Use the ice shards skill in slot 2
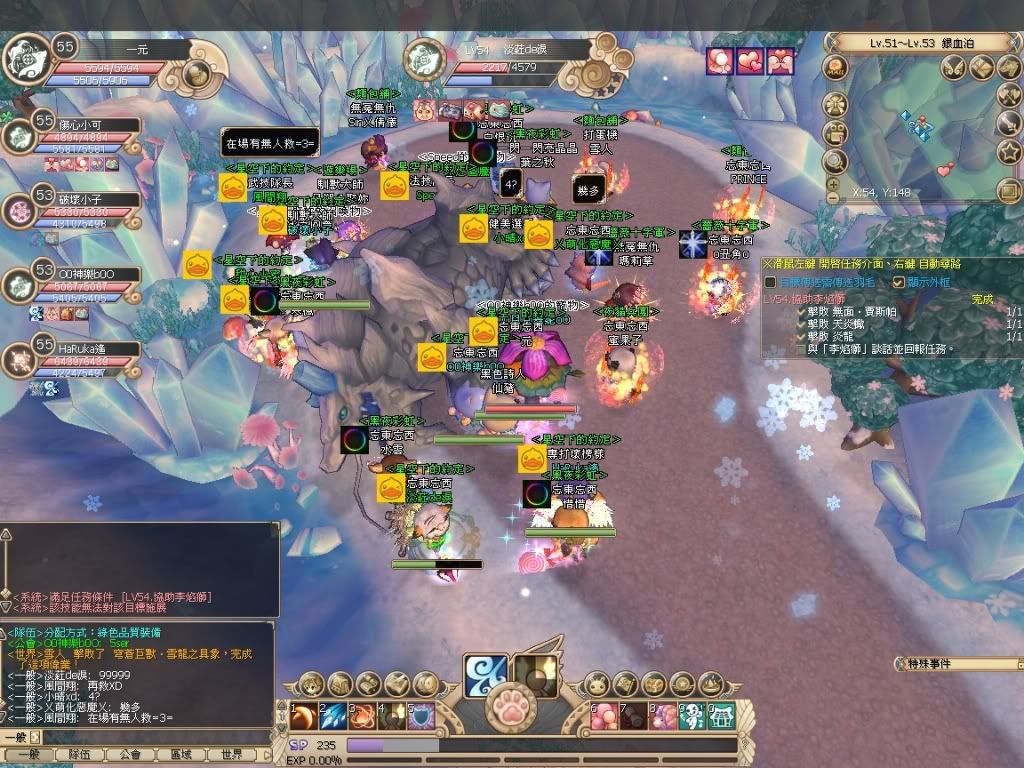Viewport: 1024px width, 768px height. tap(333, 716)
